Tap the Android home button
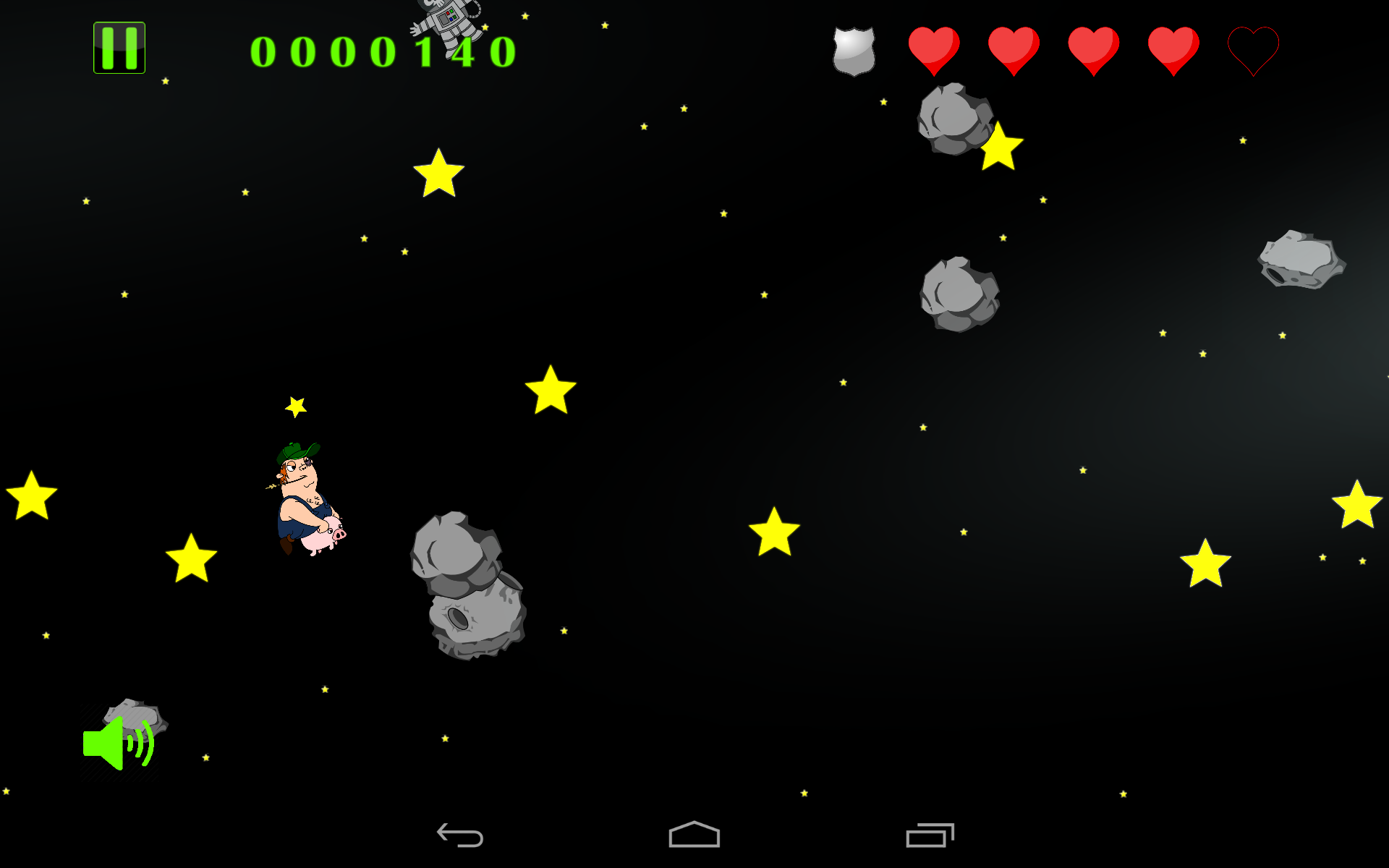This screenshot has height=868, width=1389. [x=694, y=833]
